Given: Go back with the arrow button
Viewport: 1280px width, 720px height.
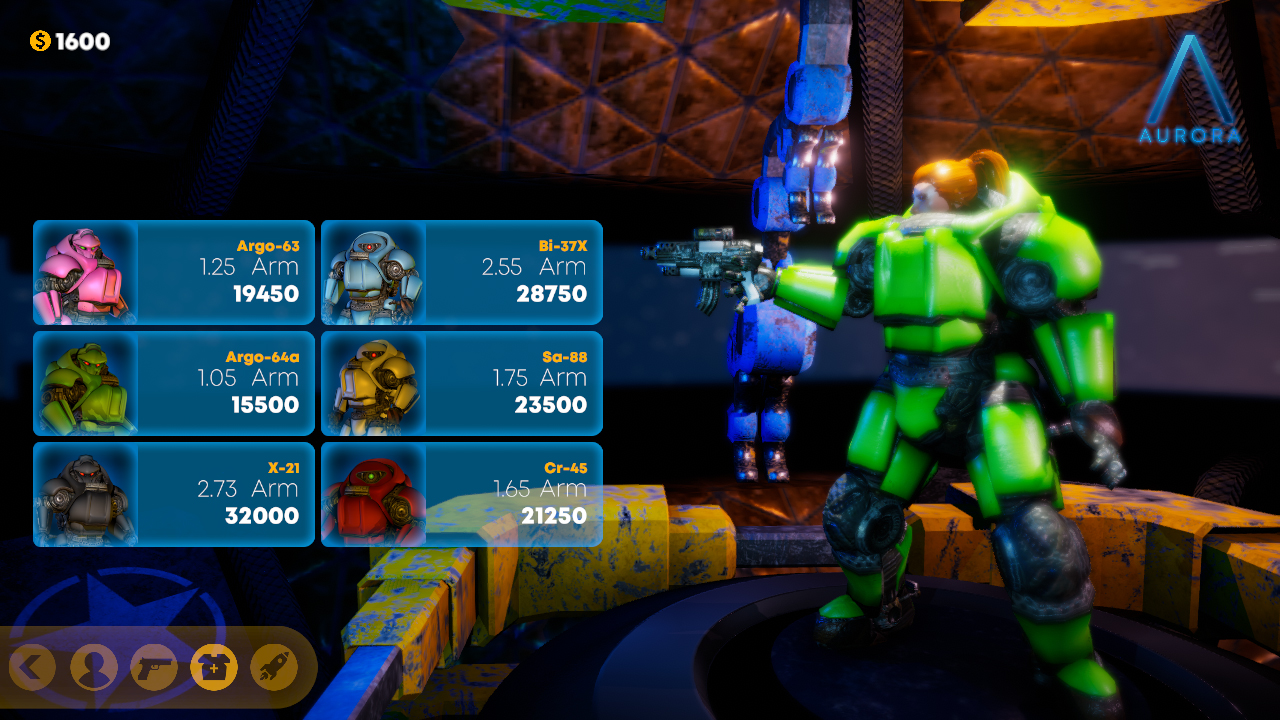Looking at the screenshot, I should (x=33, y=667).
